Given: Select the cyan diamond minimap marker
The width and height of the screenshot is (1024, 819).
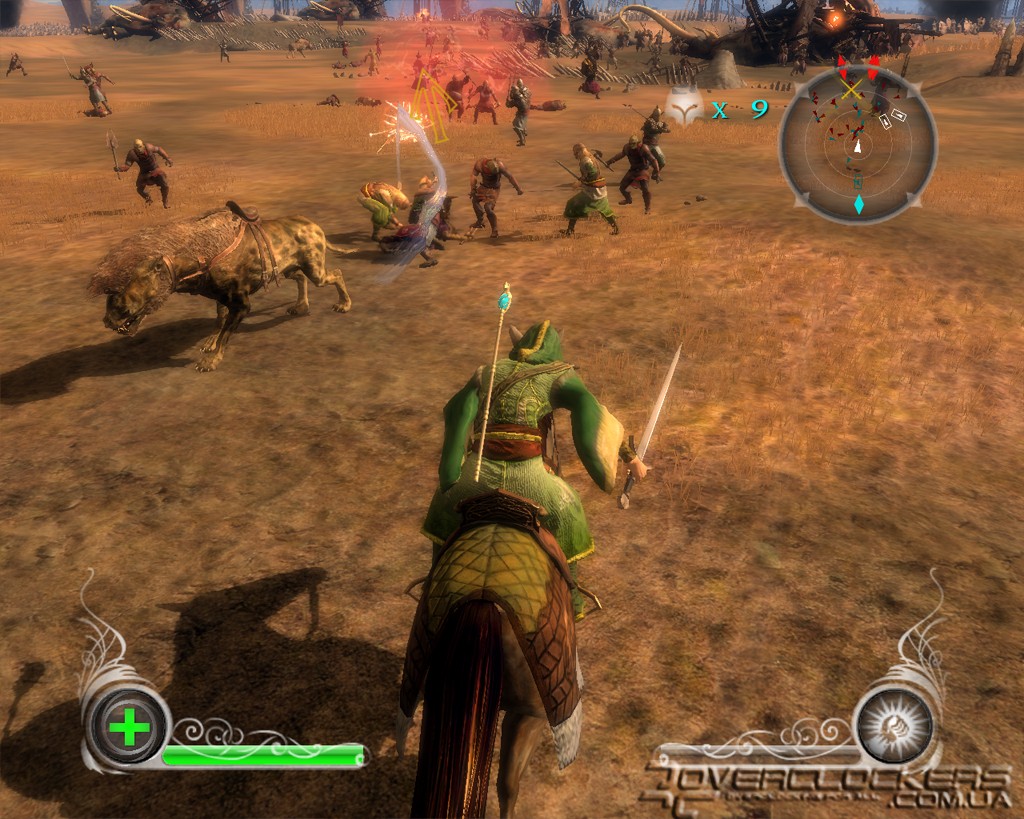Looking at the screenshot, I should [x=858, y=205].
